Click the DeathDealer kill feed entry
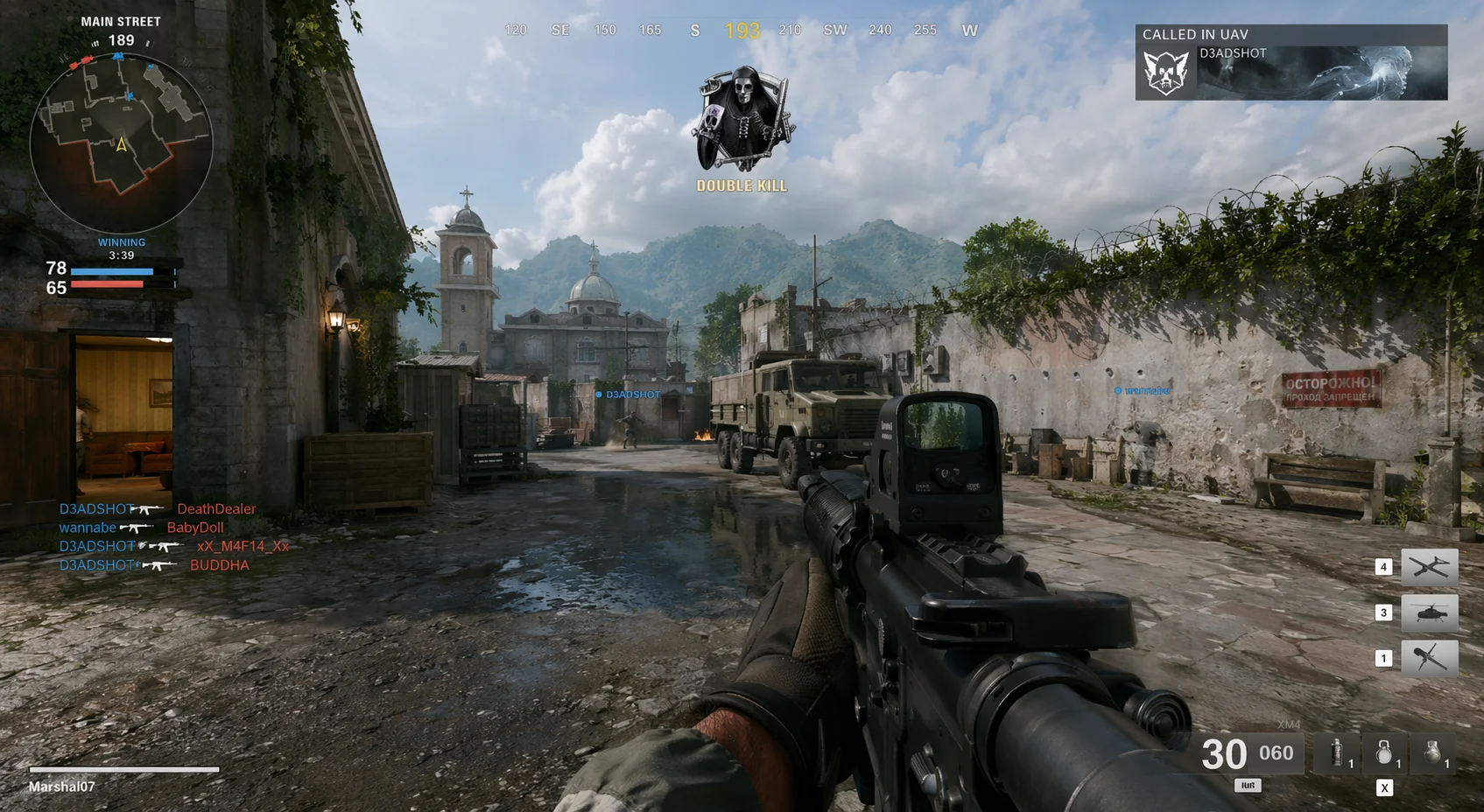 216,509
